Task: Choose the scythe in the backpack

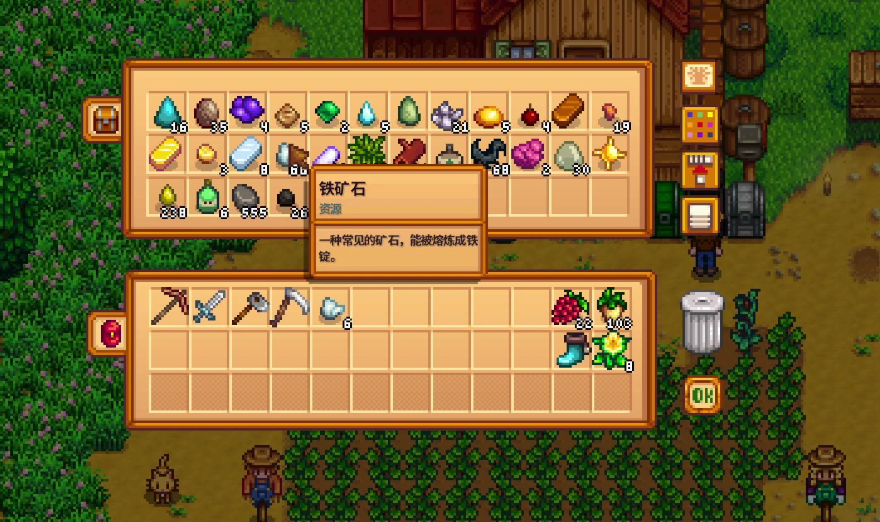Action: coord(289,307)
